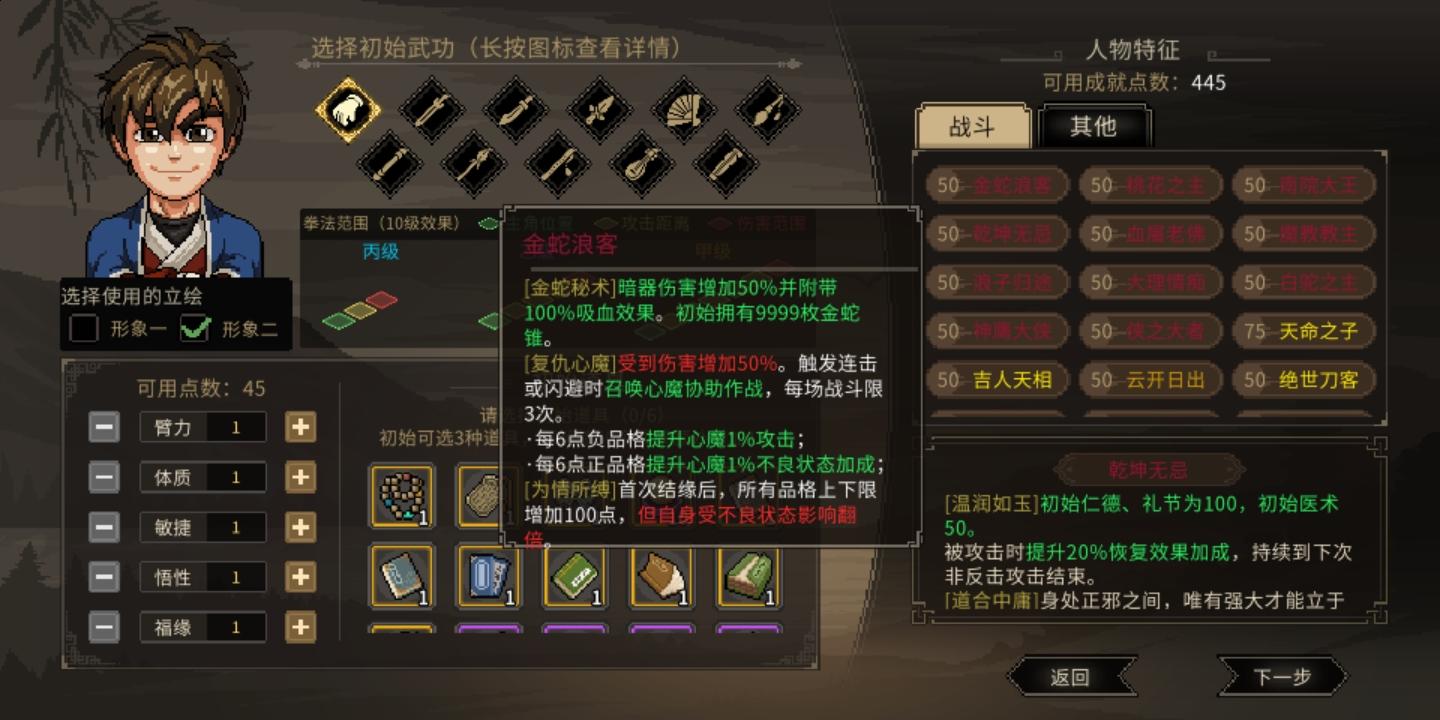
Task: Select the 吉人天相 trait
Action: [x=996, y=381]
